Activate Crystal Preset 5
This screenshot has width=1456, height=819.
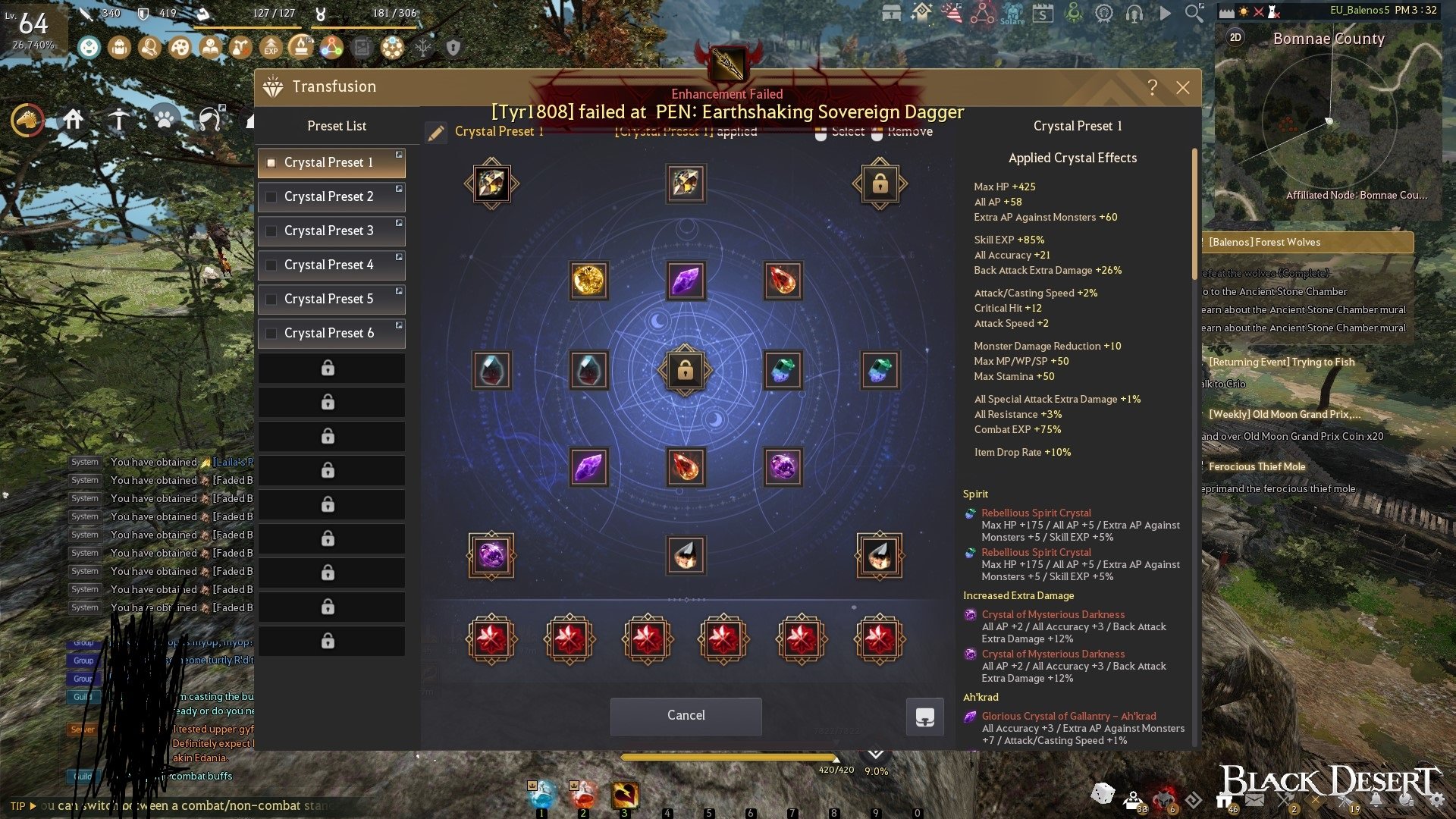click(x=331, y=299)
